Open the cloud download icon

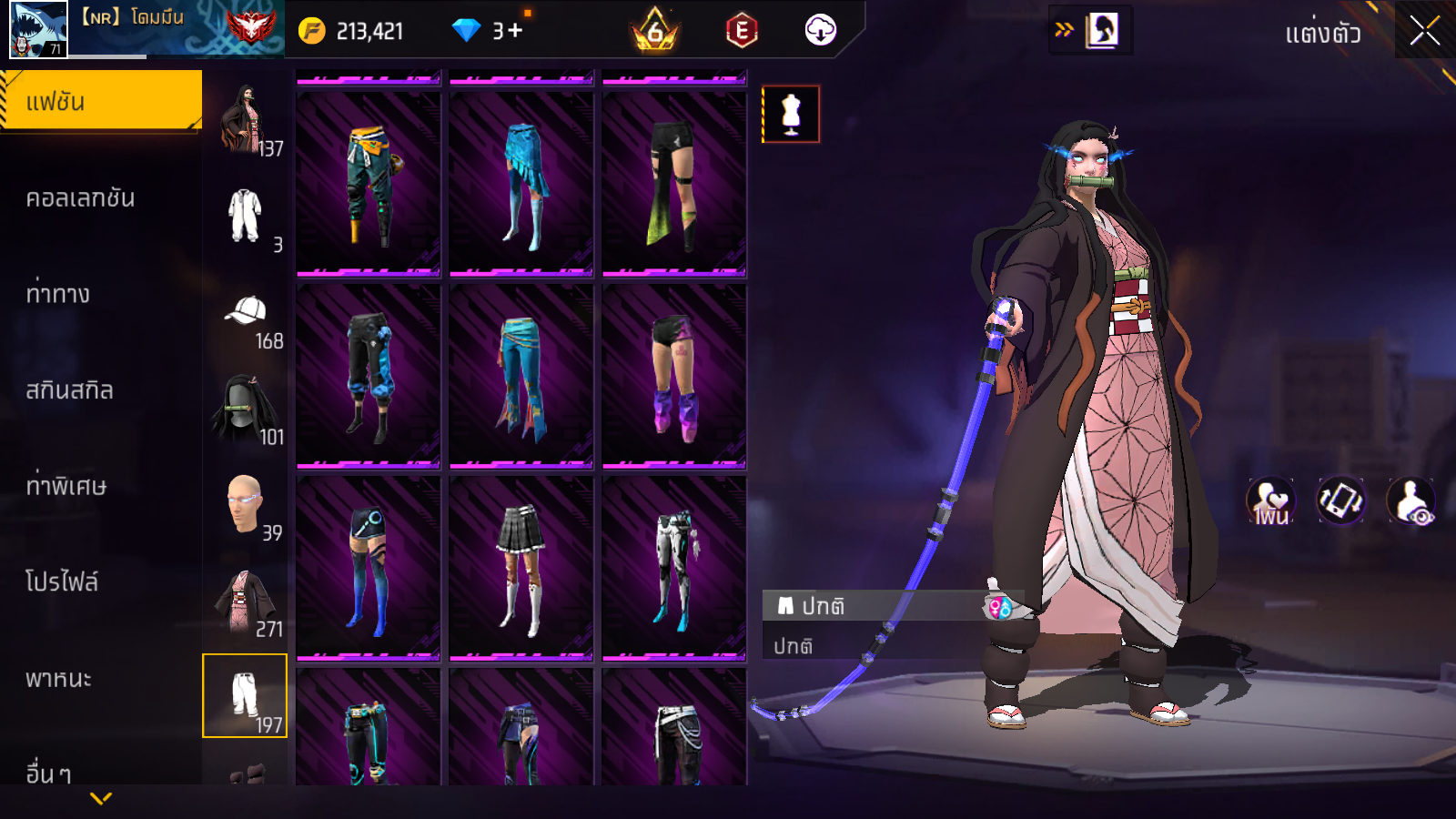(820, 31)
